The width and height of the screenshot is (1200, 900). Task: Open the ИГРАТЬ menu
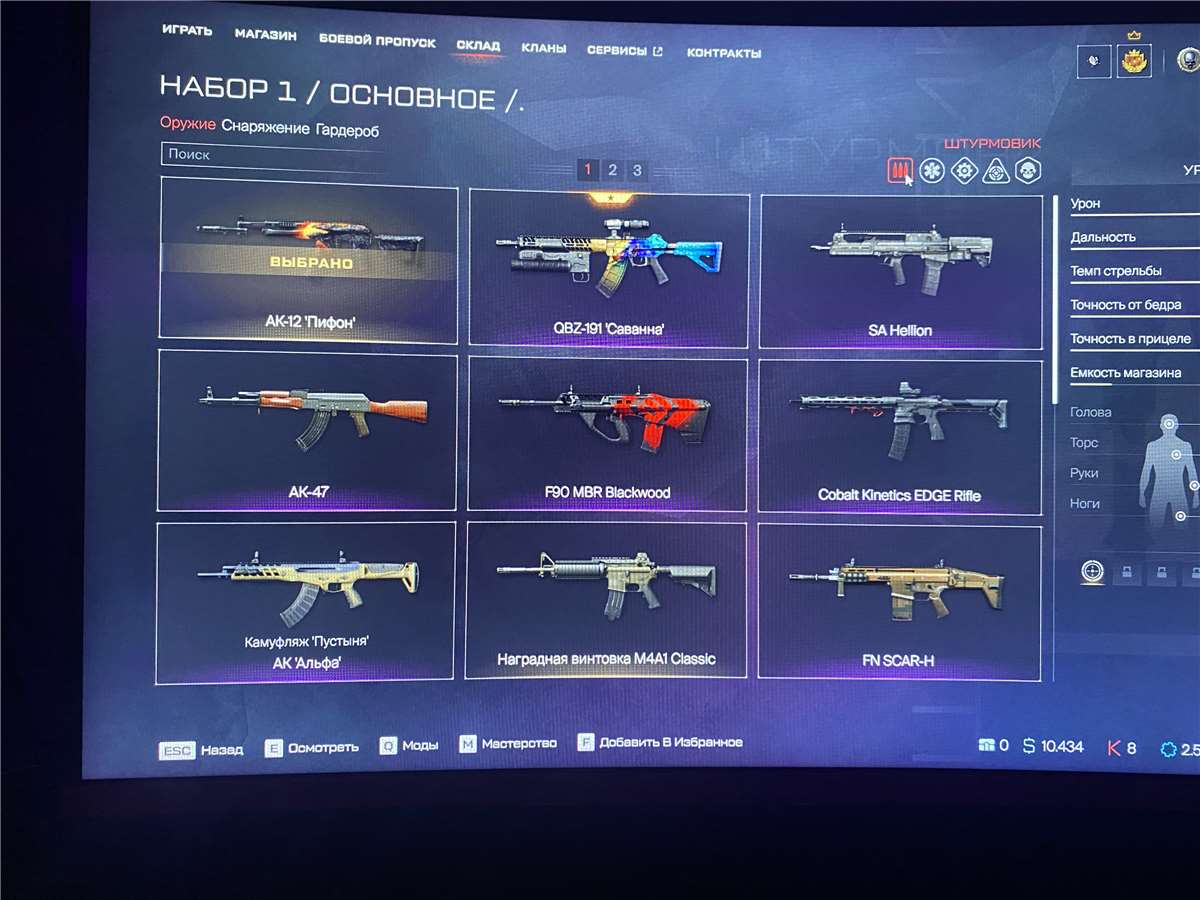click(x=187, y=31)
